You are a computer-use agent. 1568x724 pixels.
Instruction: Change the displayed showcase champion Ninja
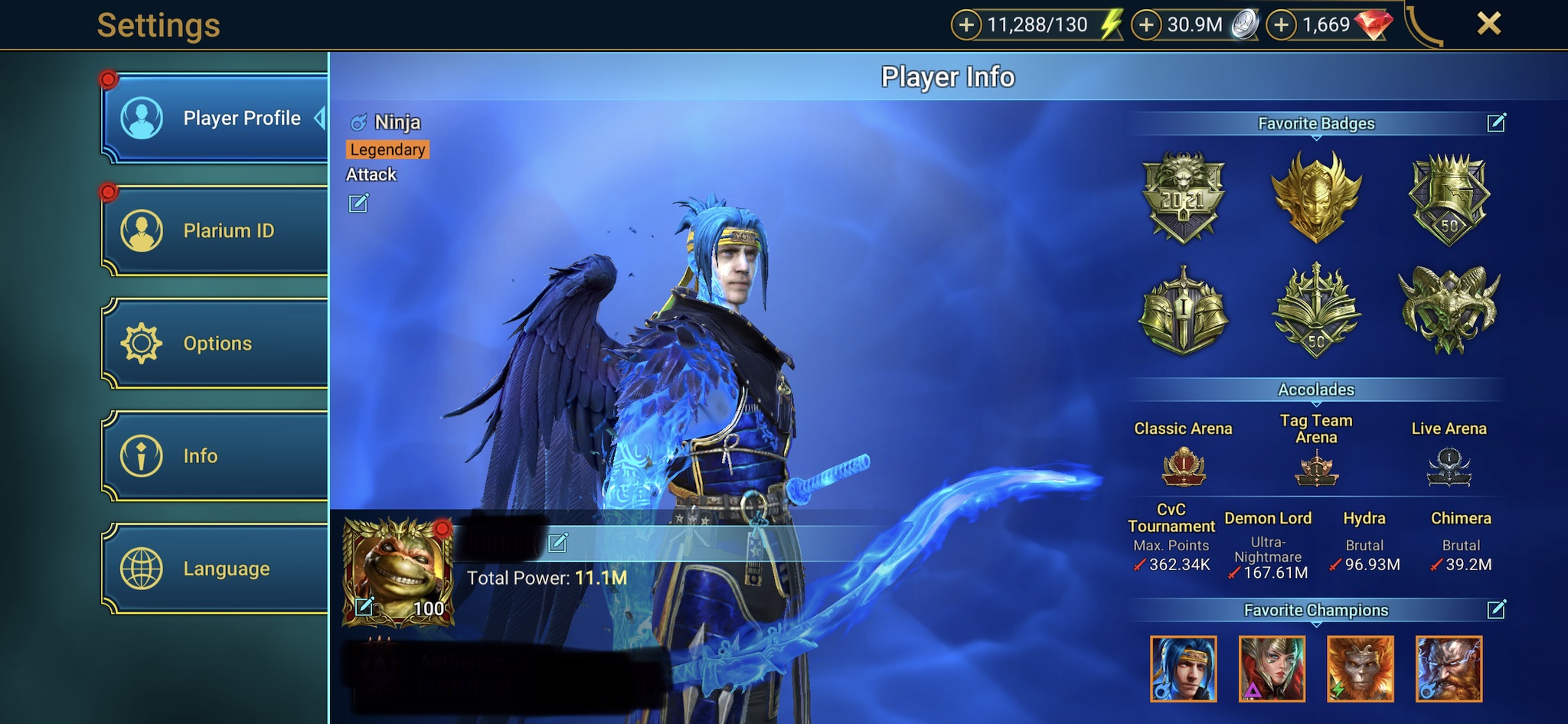[x=358, y=203]
